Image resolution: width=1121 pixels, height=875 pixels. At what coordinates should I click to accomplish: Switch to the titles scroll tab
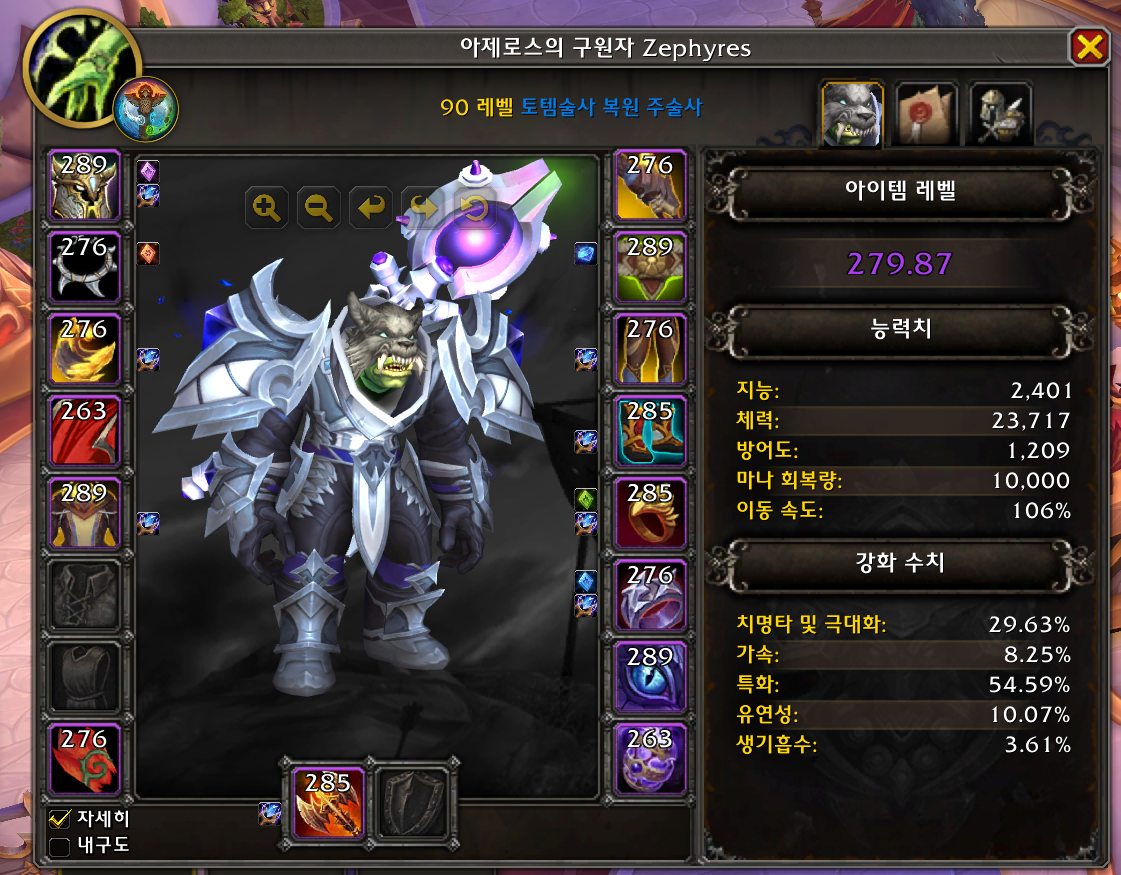pyautogui.click(x=925, y=114)
